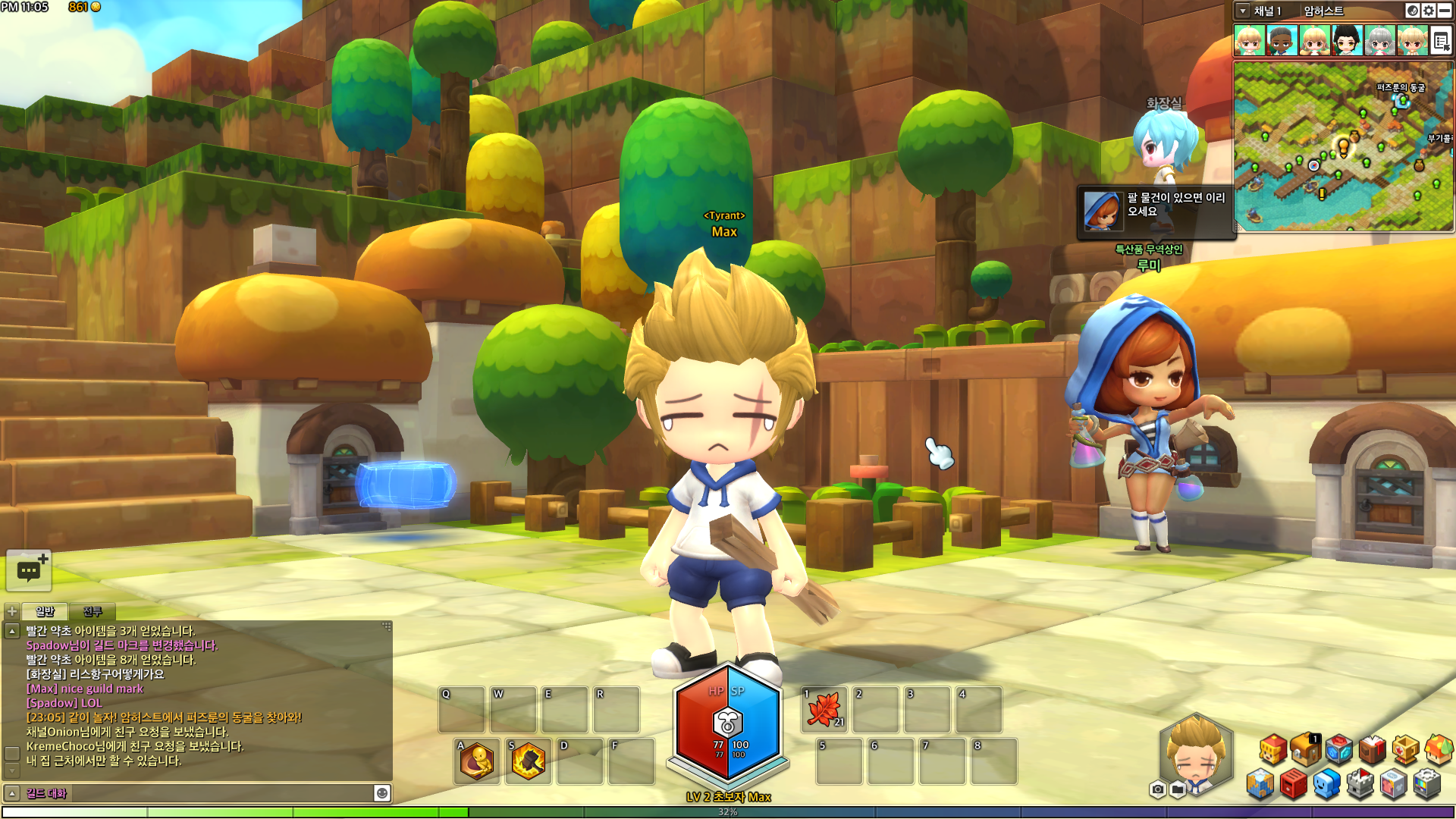Use the red maple leaf item slot
The height and width of the screenshot is (819, 1456).
(824, 710)
